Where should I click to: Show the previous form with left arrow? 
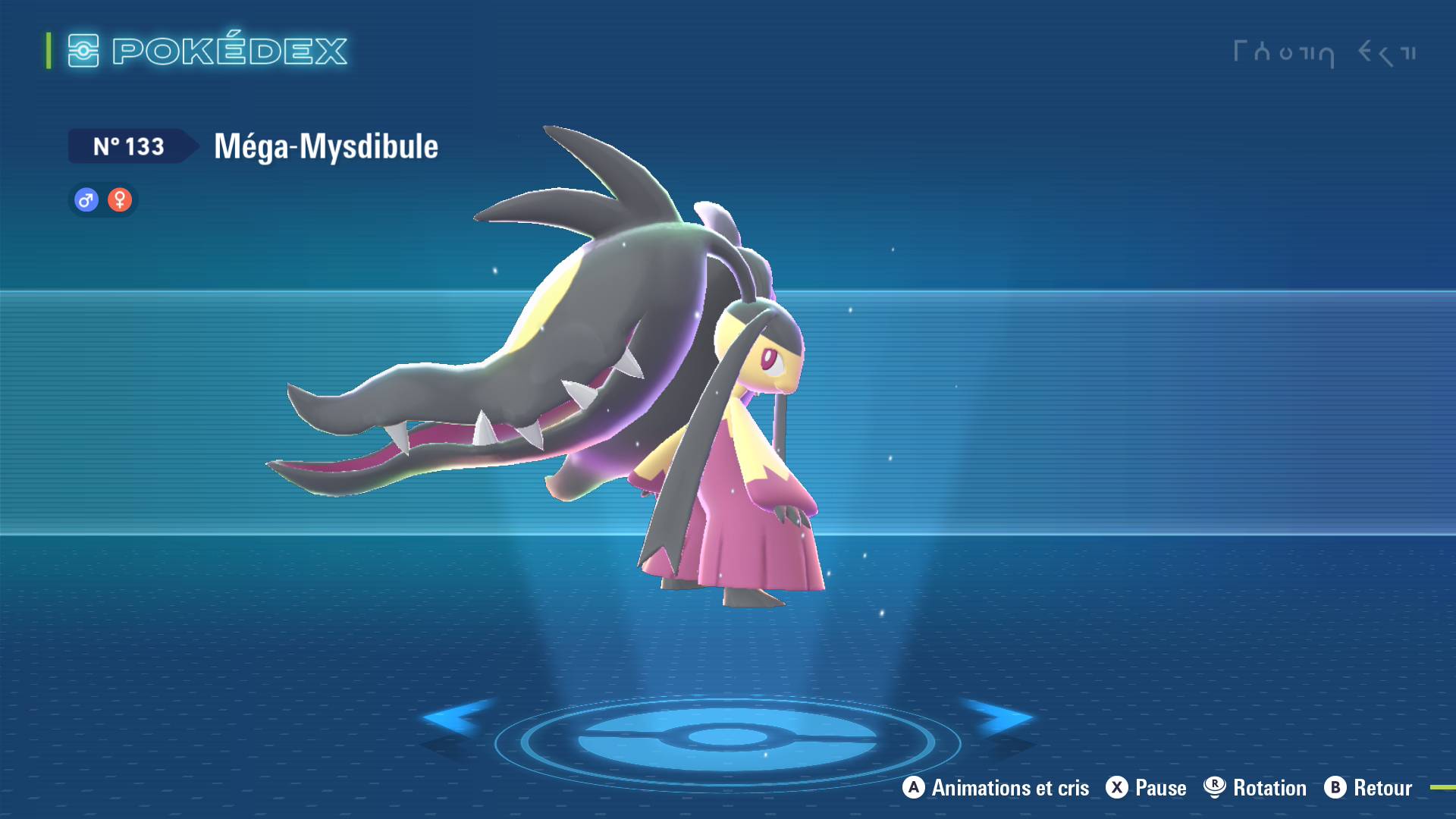tap(457, 717)
